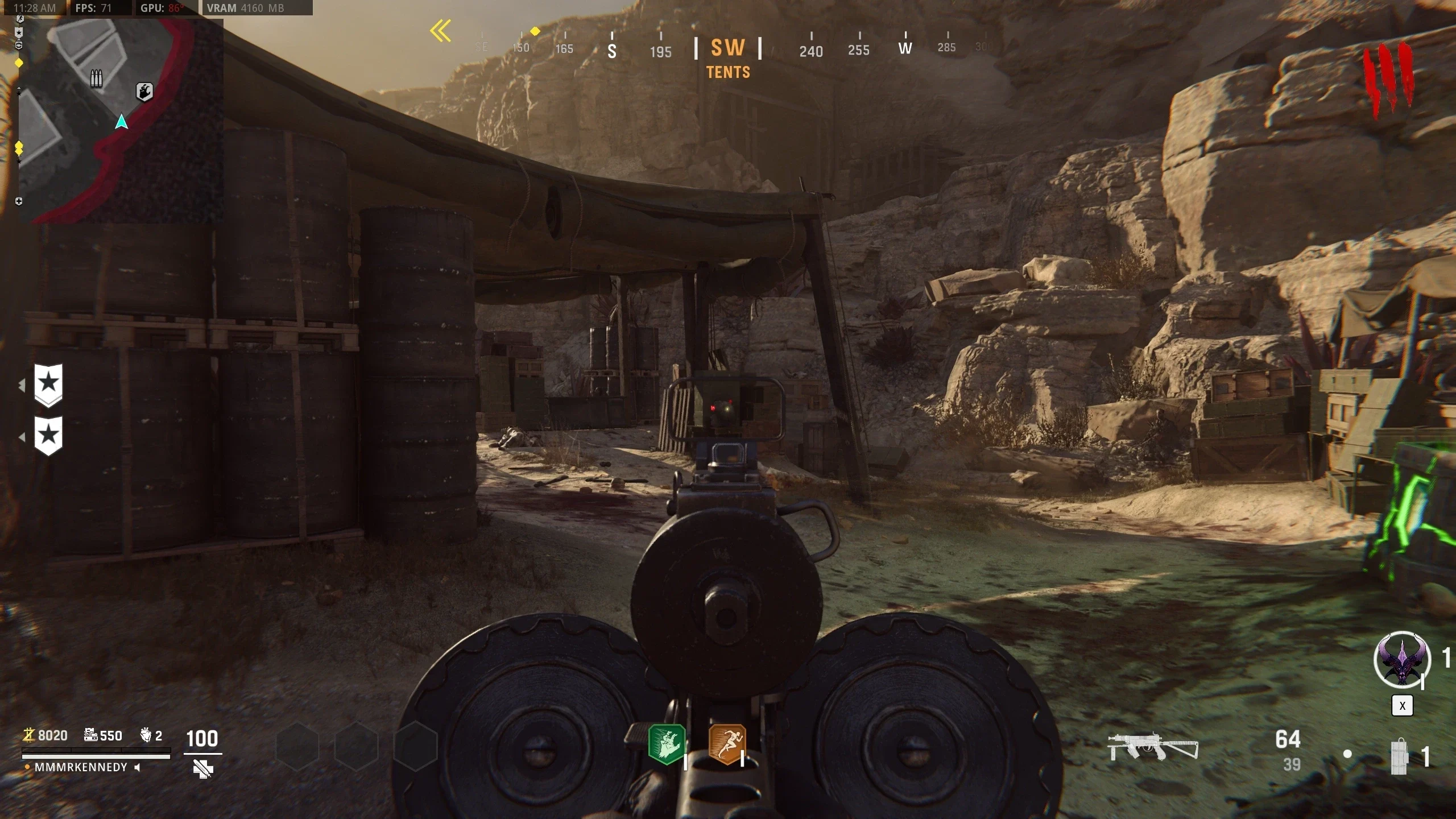Click the SW Tents compass heading
The width and height of the screenshot is (1456, 819).
(x=728, y=57)
